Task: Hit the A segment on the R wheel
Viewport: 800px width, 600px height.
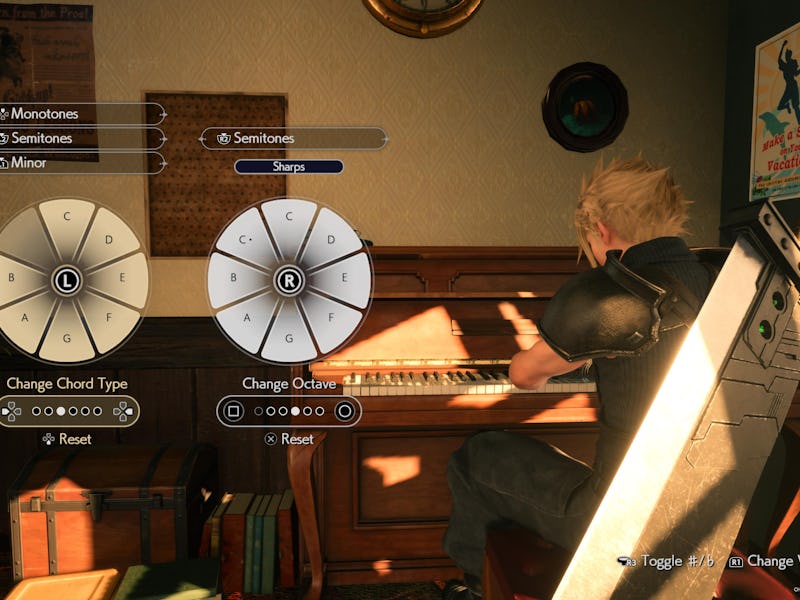Action: [x=249, y=320]
